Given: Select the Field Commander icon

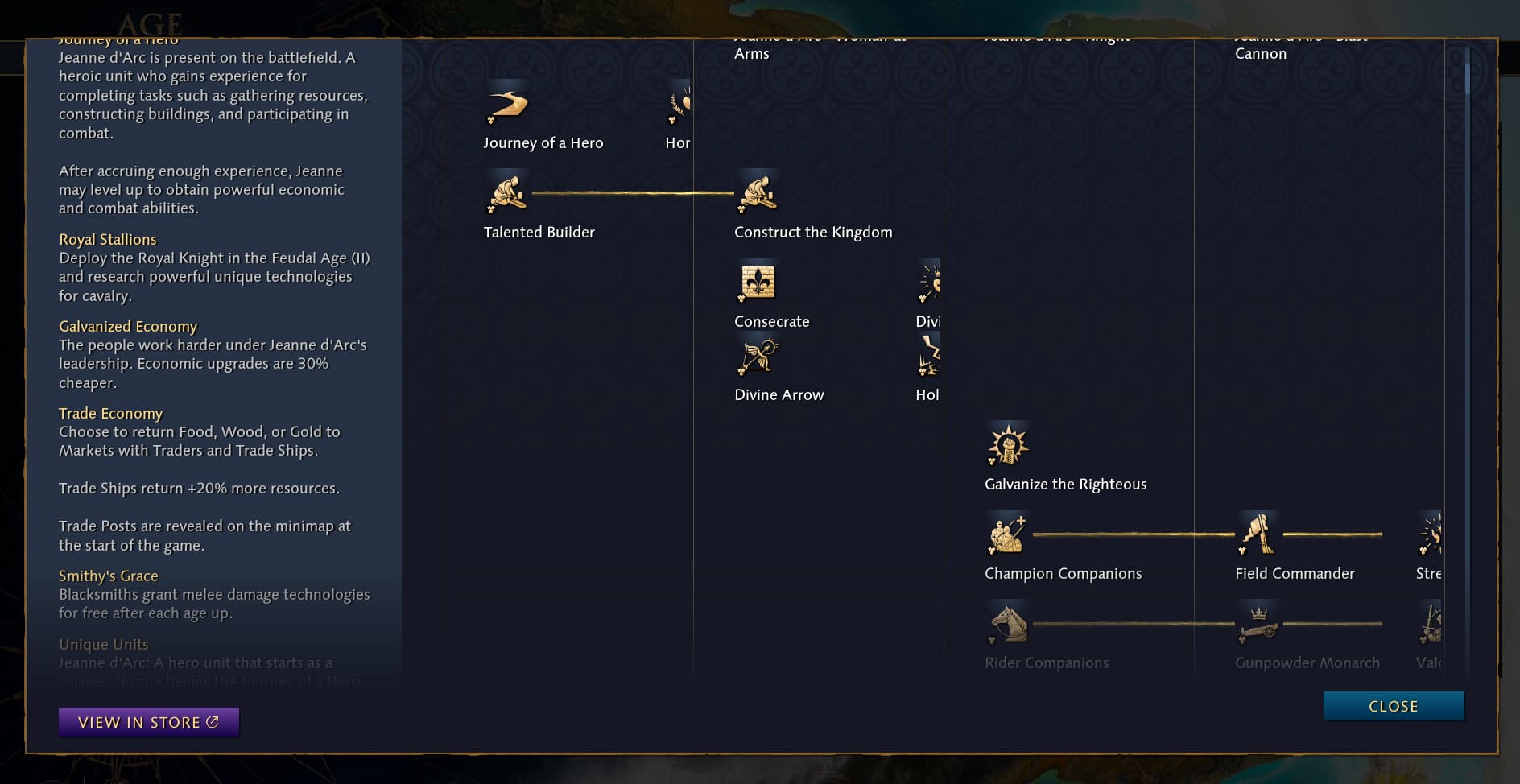Looking at the screenshot, I should (1258, 534).
